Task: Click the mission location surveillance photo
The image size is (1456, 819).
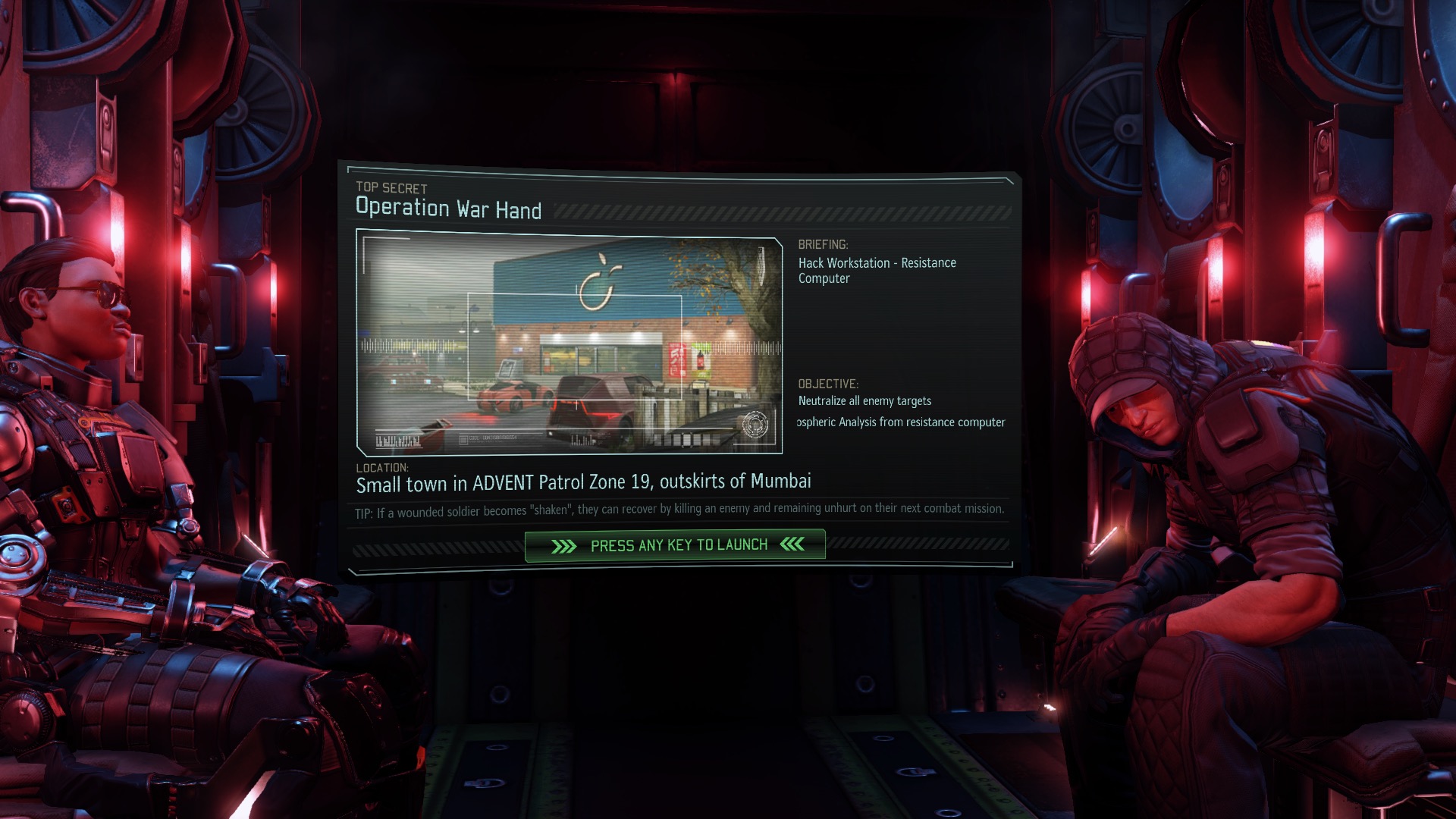Action: click(x=569, y=341)
